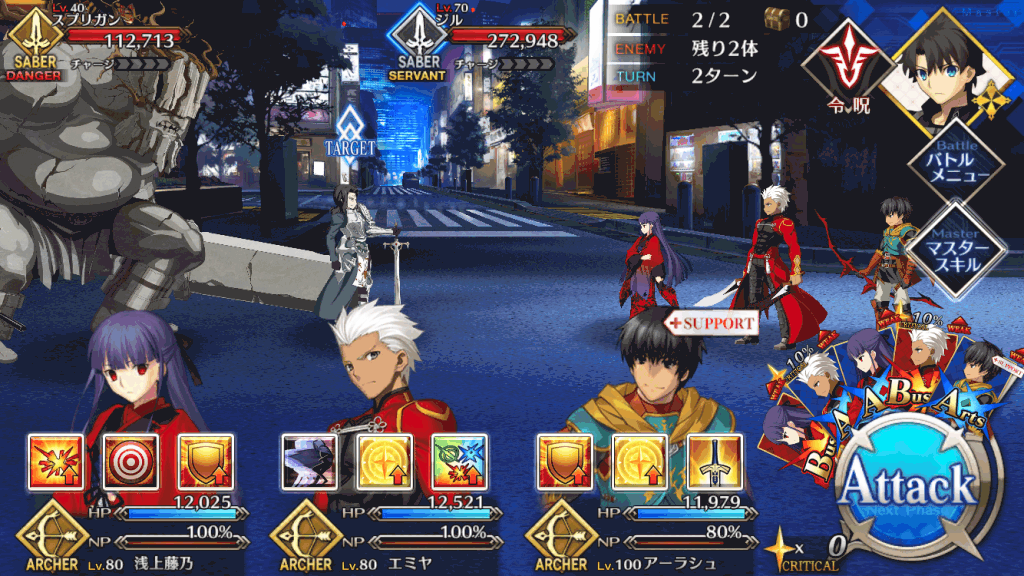Image resolution: width=1024 pixels, height=576 pixels.
Task: Use Arash's sword skill icon
Action: (x=714, y=460)
